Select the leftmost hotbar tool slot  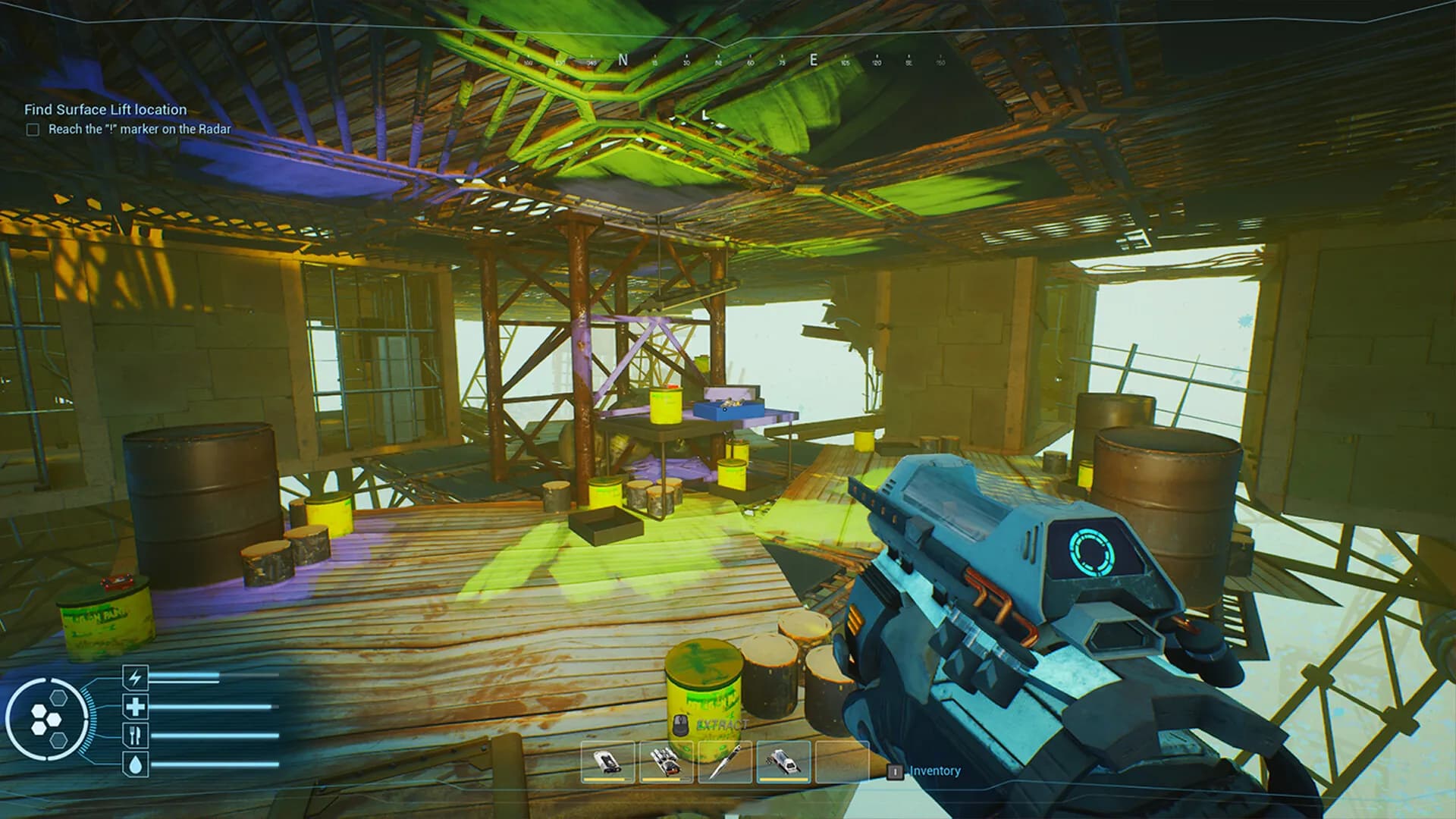click(607, 761)
